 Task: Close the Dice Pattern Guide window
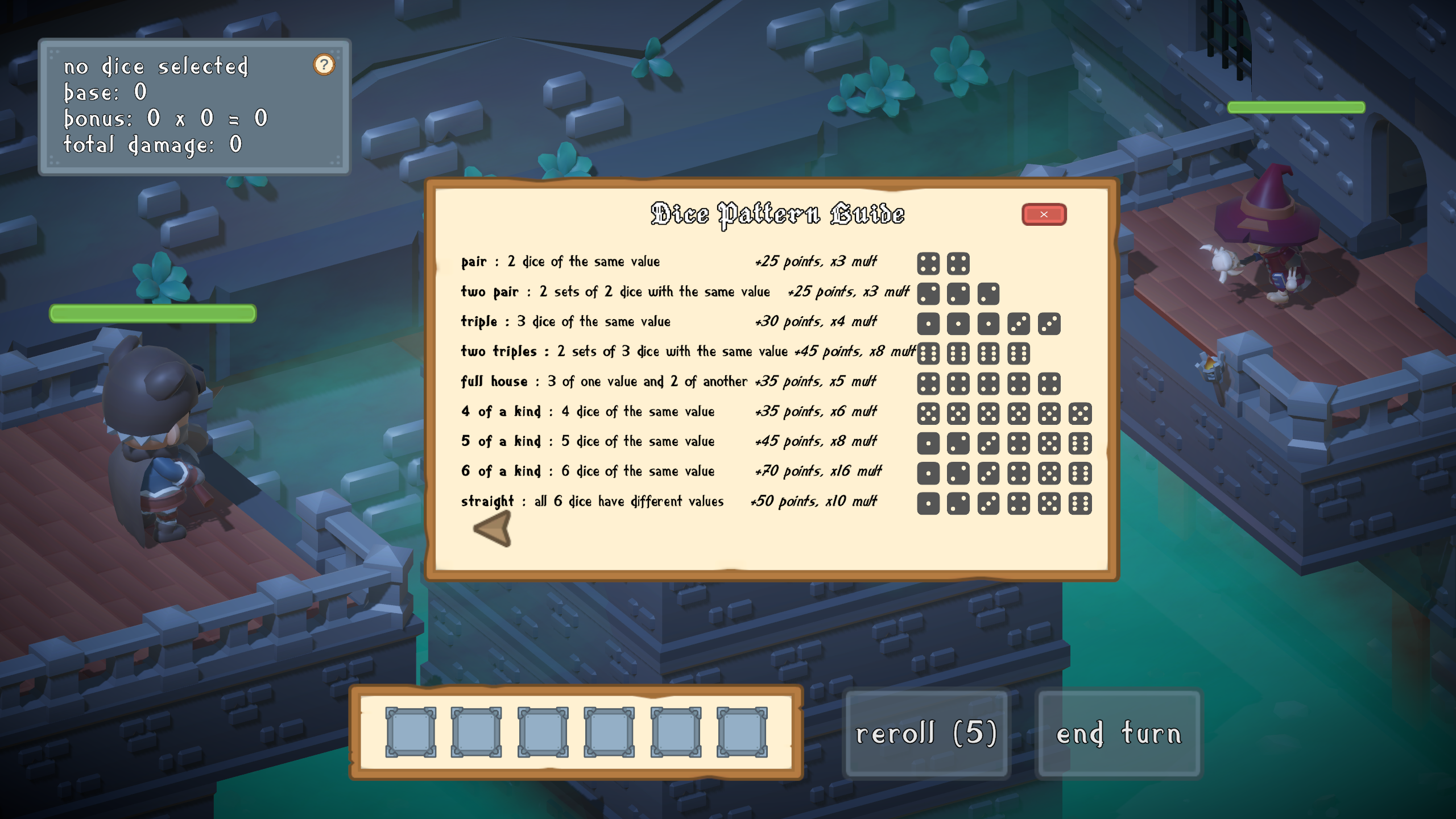(1044, 214)
